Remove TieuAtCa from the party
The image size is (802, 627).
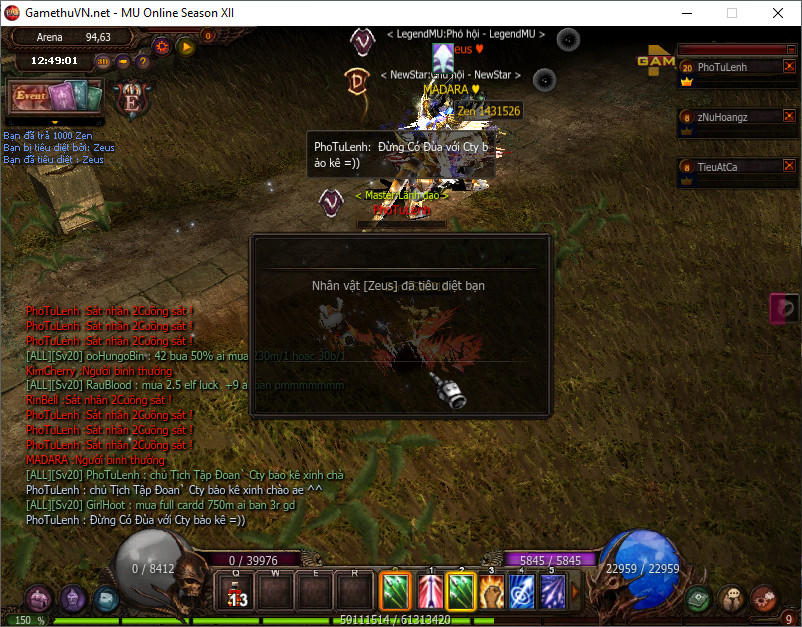pyautogui.click(x=789, y=166)
